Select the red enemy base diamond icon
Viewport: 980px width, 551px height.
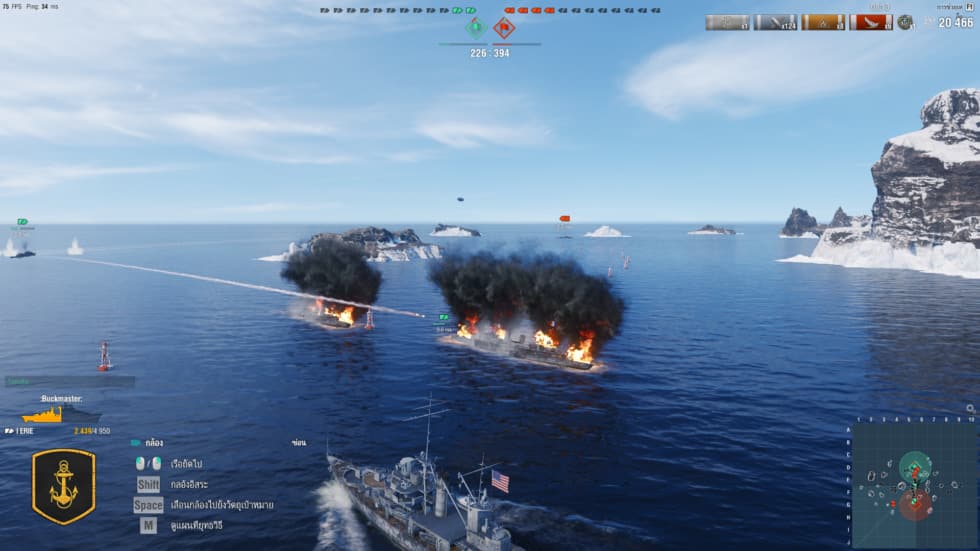(504, 28)
